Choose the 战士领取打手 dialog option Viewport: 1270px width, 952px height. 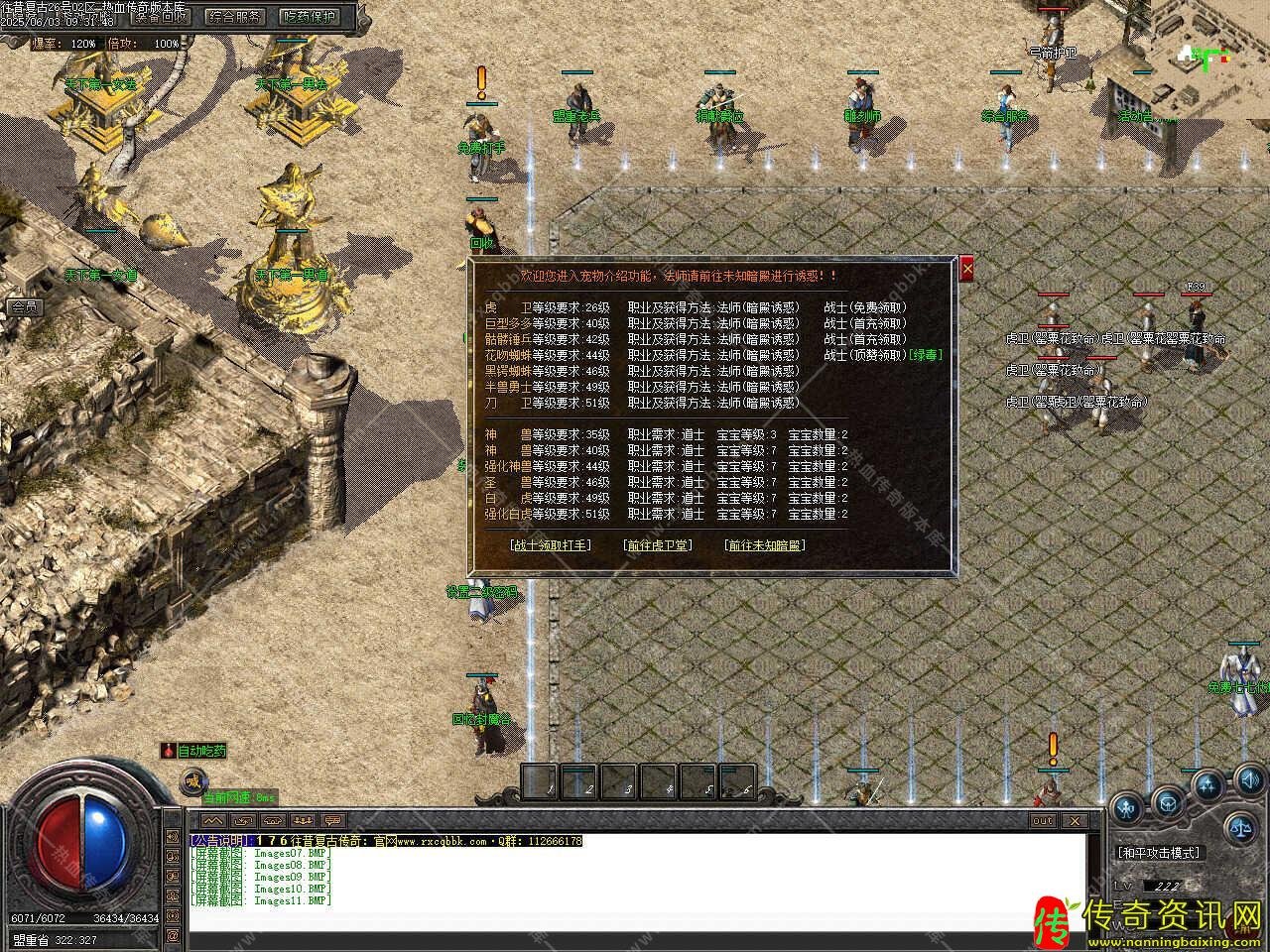pos(550,545)
